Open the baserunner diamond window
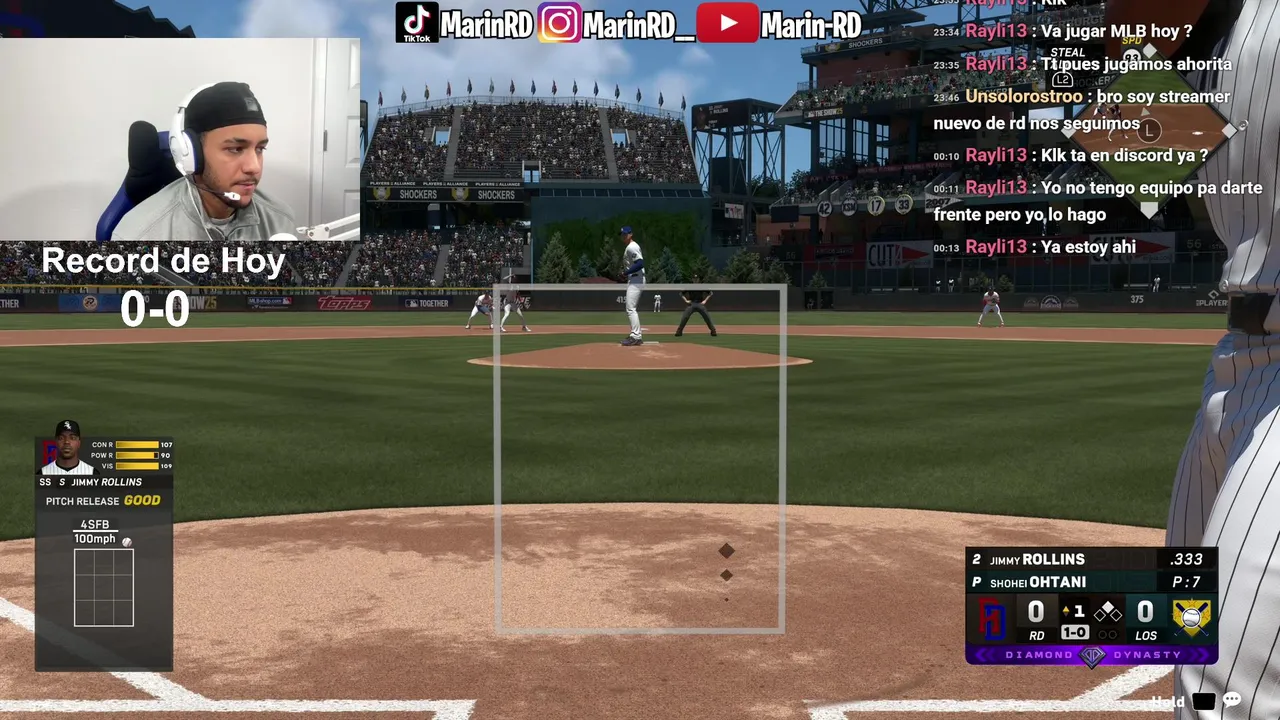Screen dimensions: 1280x720 point(1150,130)
